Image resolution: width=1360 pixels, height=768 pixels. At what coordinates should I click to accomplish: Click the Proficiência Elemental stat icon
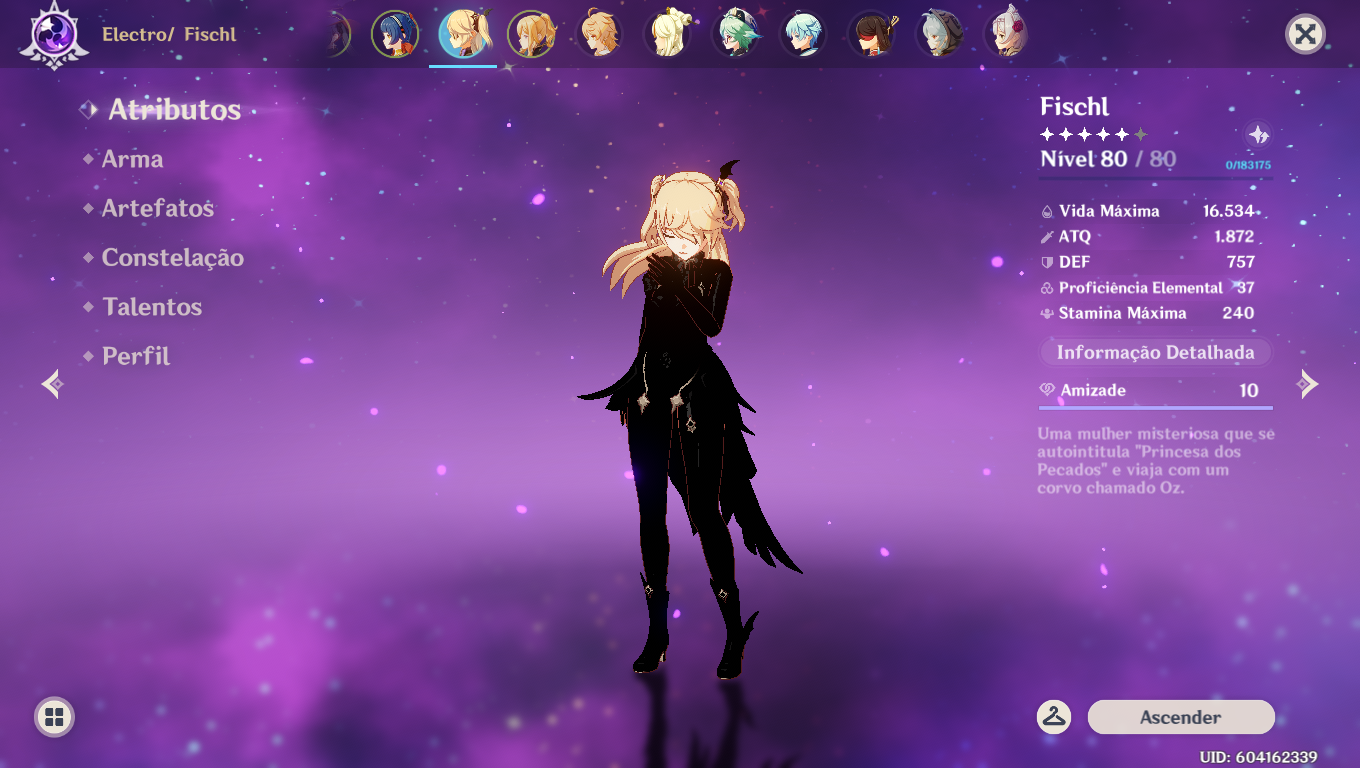[x=1047, y=288]
